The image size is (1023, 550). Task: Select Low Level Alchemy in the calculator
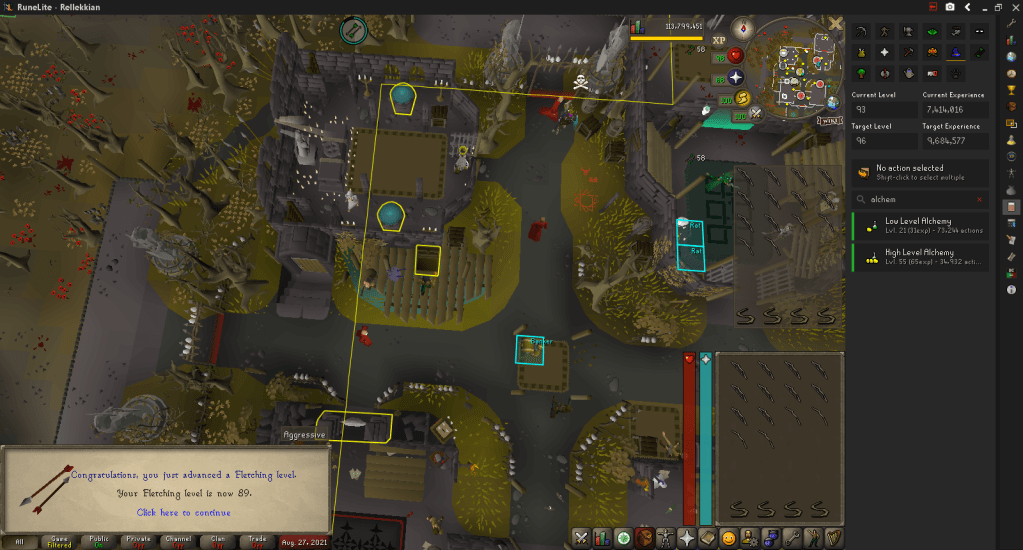click(920, 225)
